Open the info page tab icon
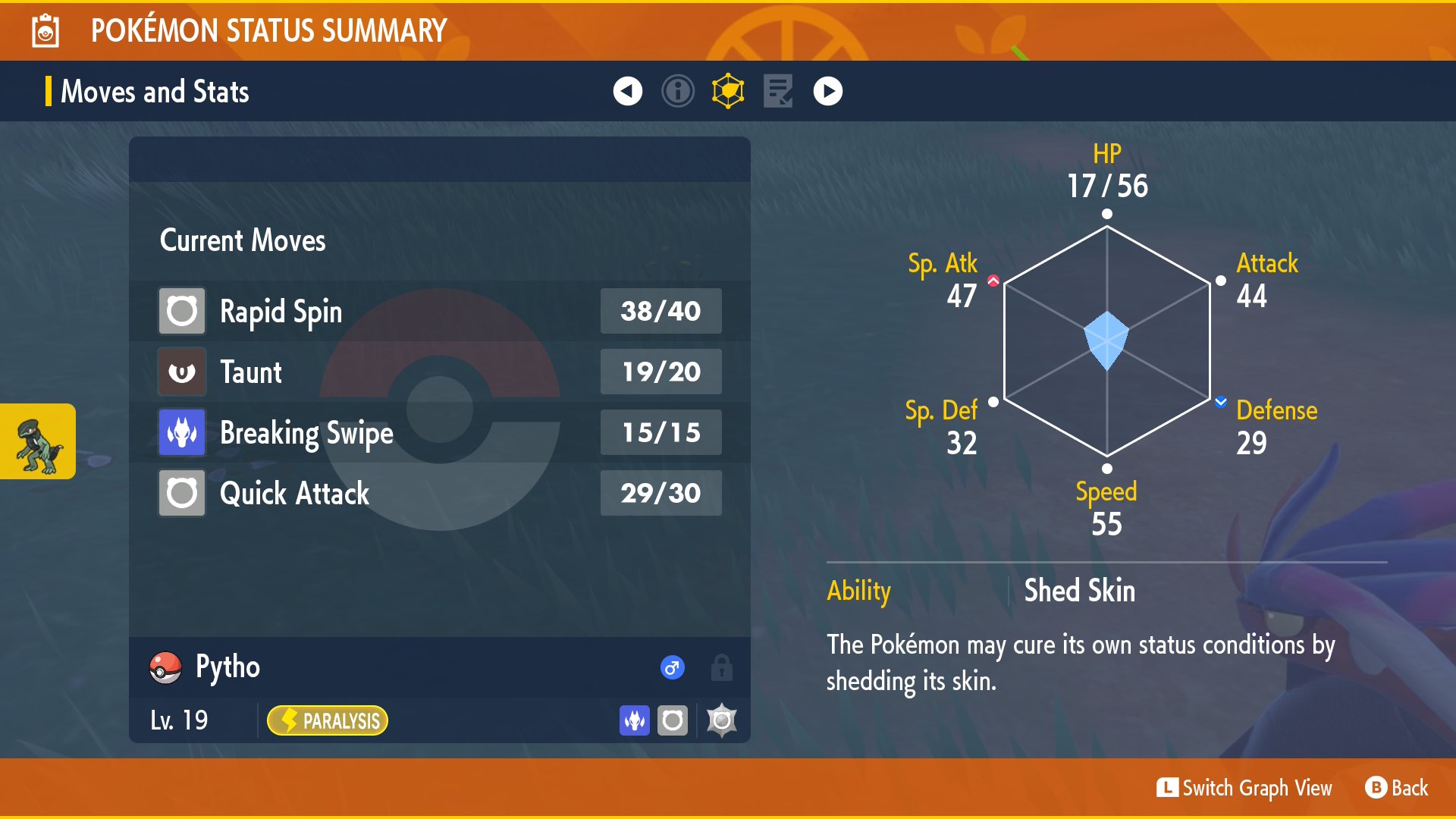The width and height of the screenshot is (1456, 819). tap(678, 91)
